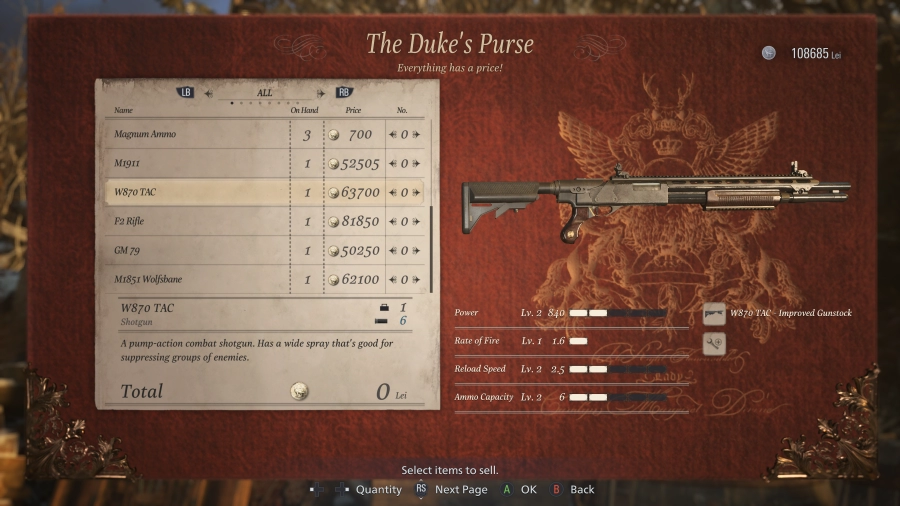Select the second weapon part slot icon
This screenshot has height=506, width=900.
pyautogui.click(x=714, y=343)
